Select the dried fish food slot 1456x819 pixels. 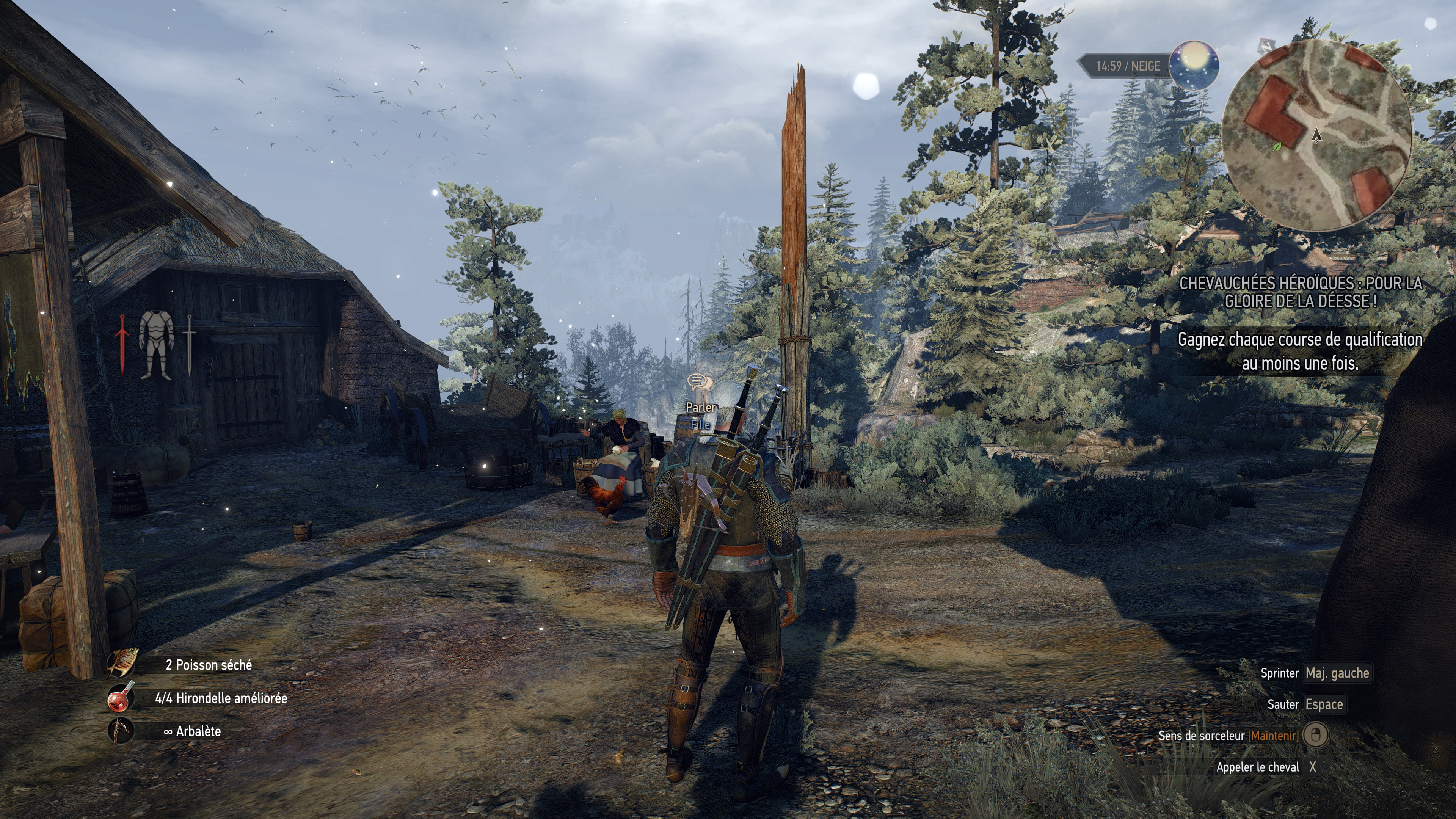click(122, 664)
